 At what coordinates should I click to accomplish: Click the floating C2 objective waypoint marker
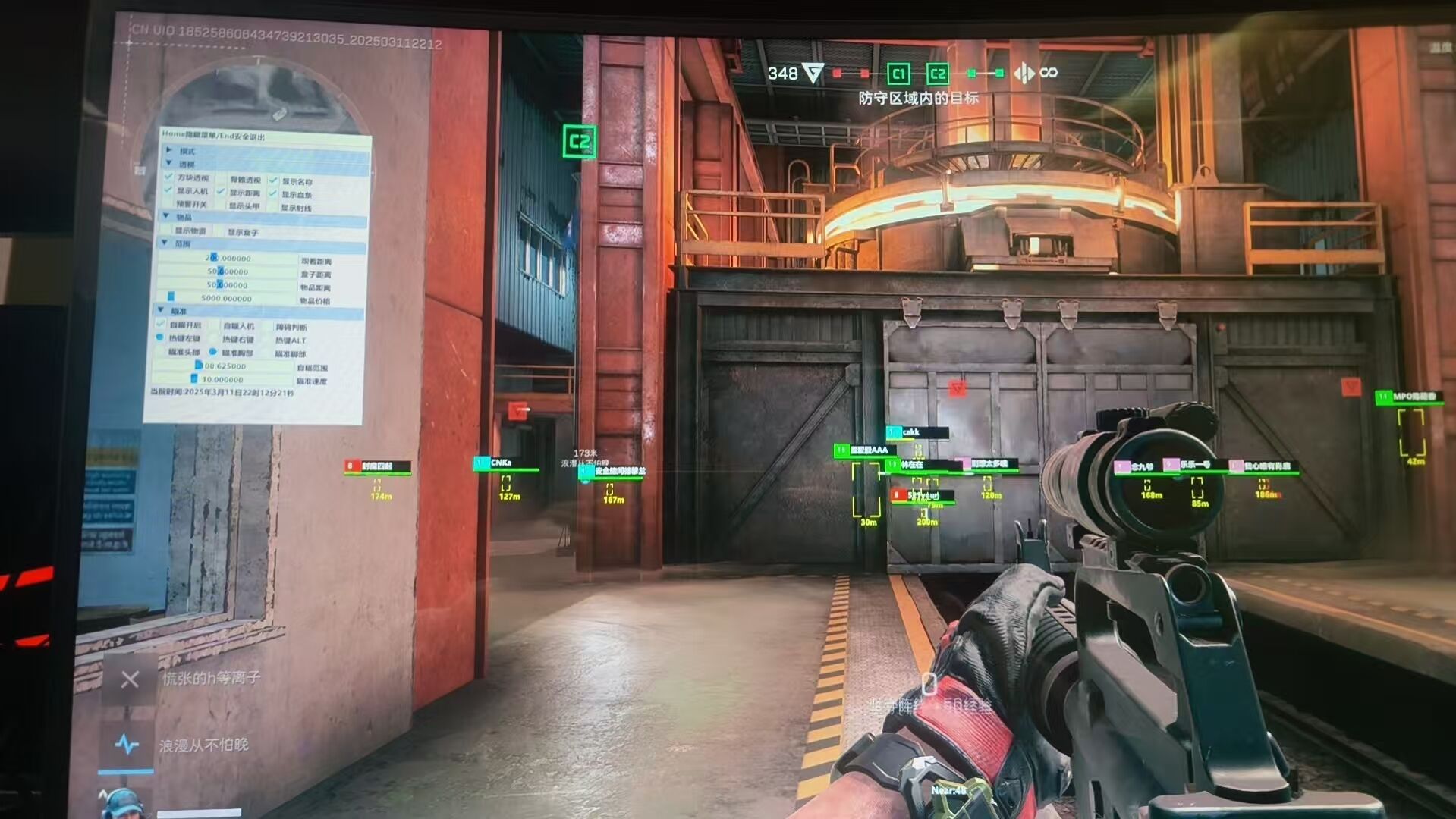pyautogui.click(x=580, y=142)
